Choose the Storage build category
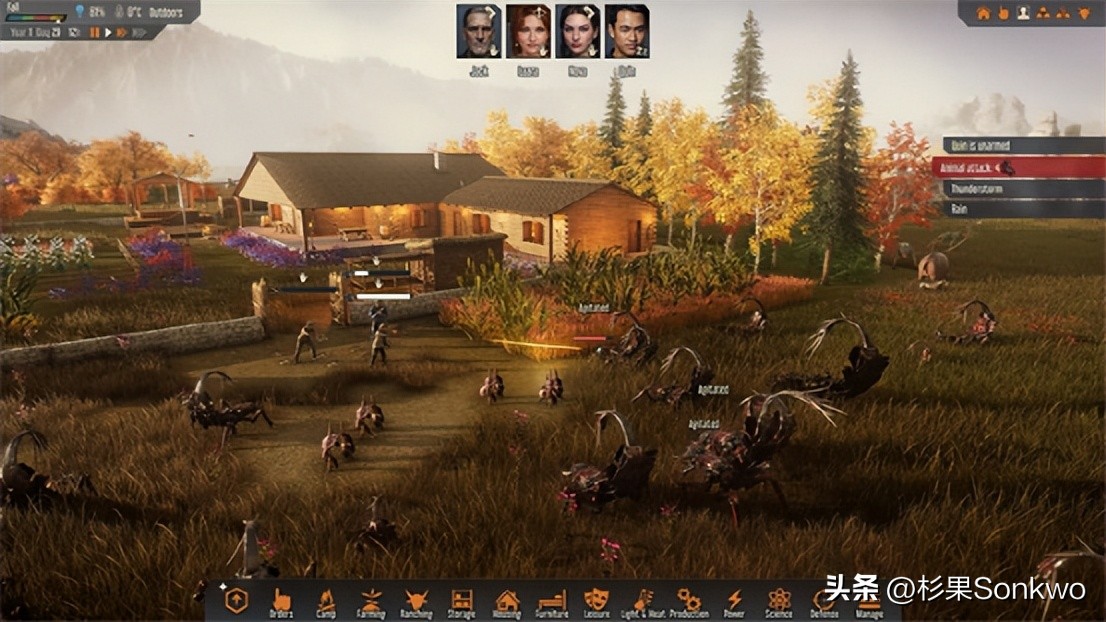Viewport: 1106px width, 622px height. click(461, 601)
